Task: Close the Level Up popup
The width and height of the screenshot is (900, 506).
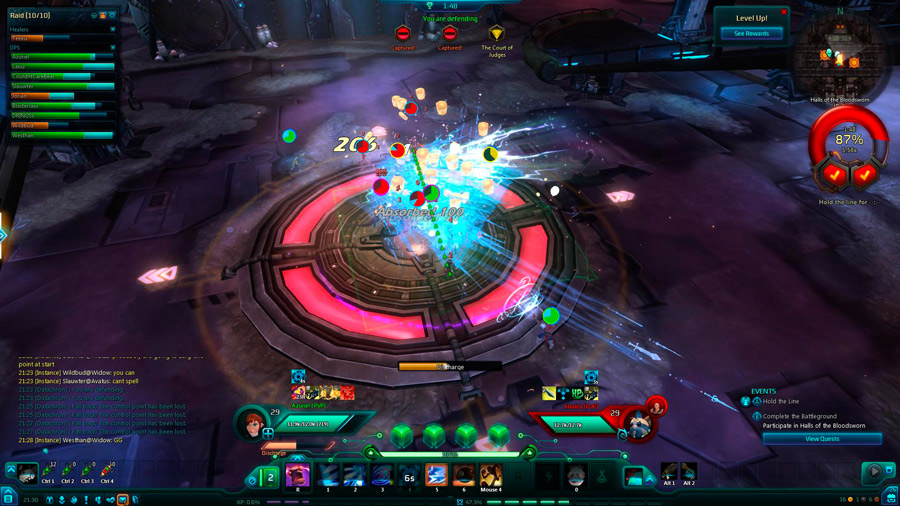Action: coord(783,12)
